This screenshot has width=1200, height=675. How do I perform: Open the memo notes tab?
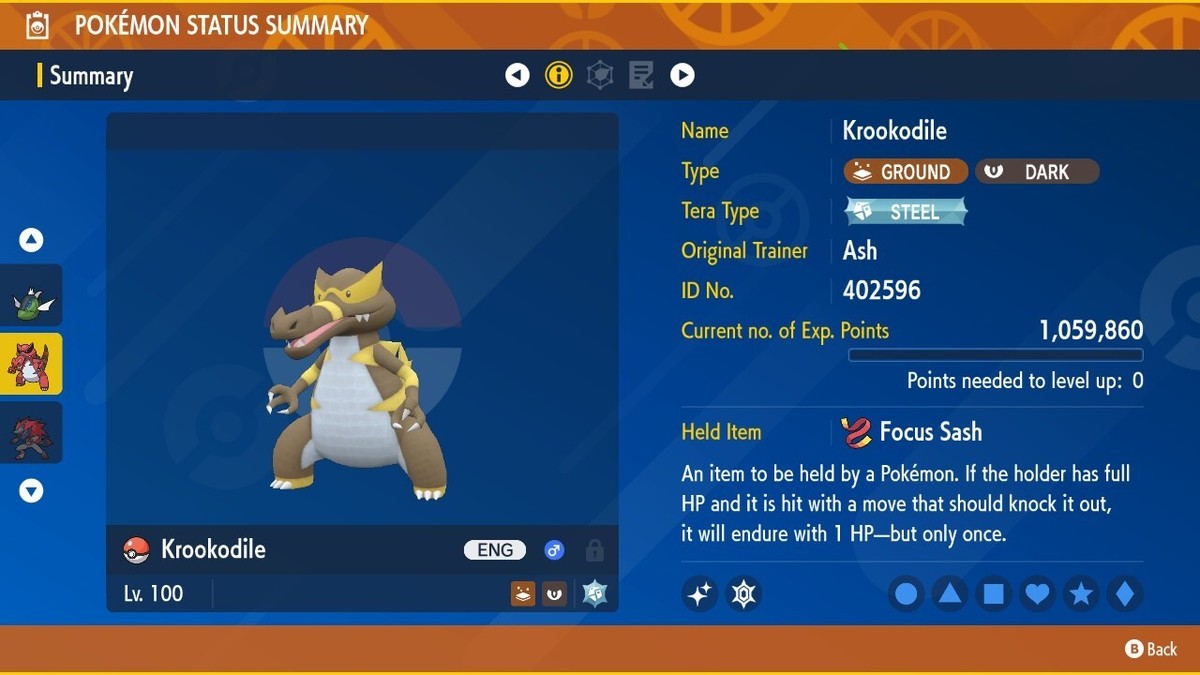coord(641,75)
